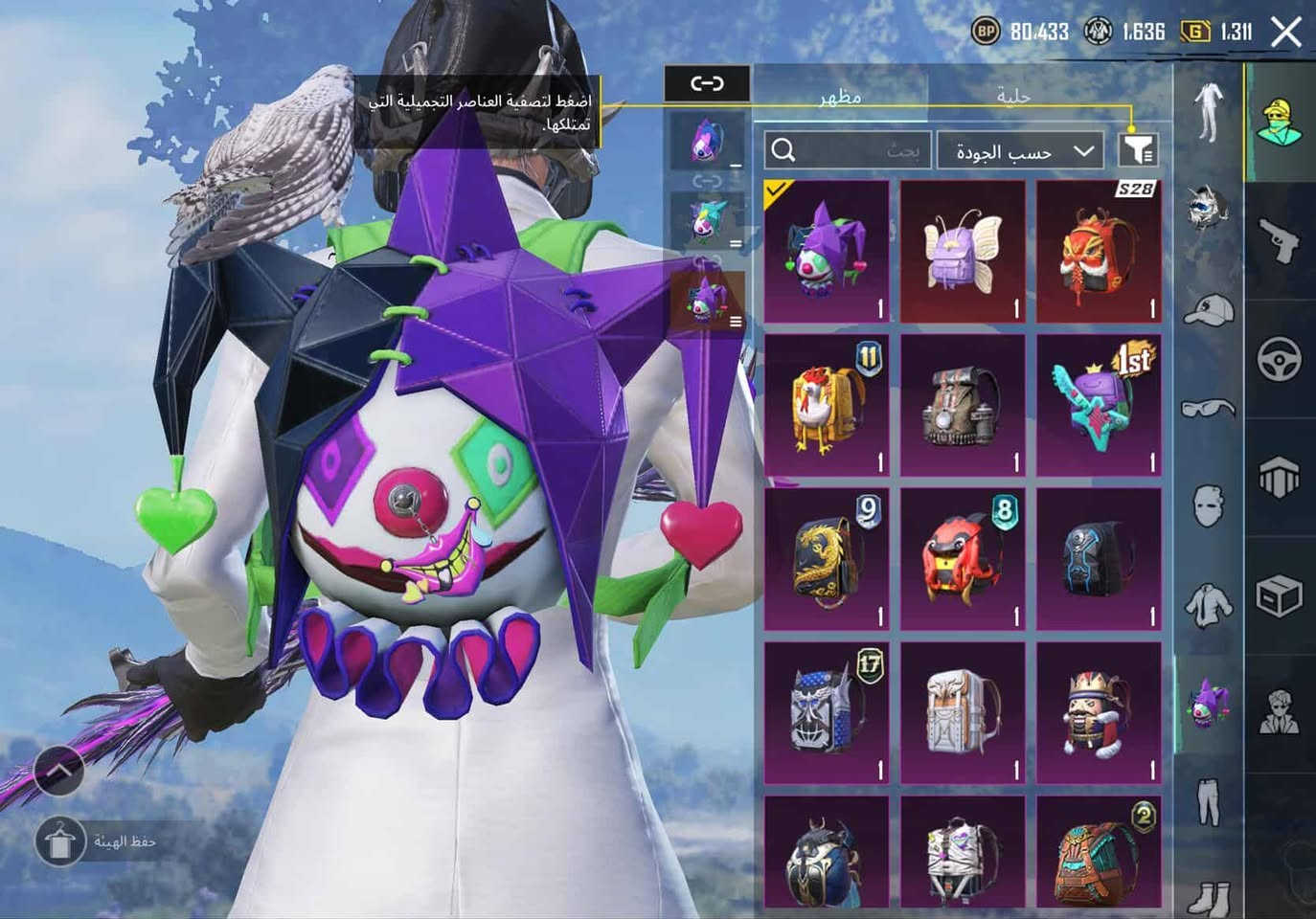Pick the 1st place guitar backpack
This screenshot has height=919, width=1316.
(x=1099, y=406)
